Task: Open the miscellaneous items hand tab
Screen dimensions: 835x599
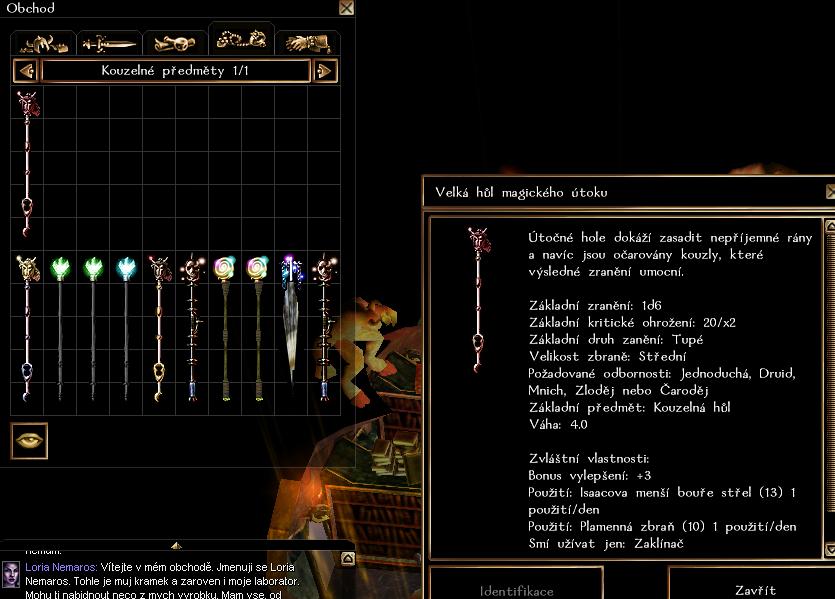Action: tap(307, 43)
